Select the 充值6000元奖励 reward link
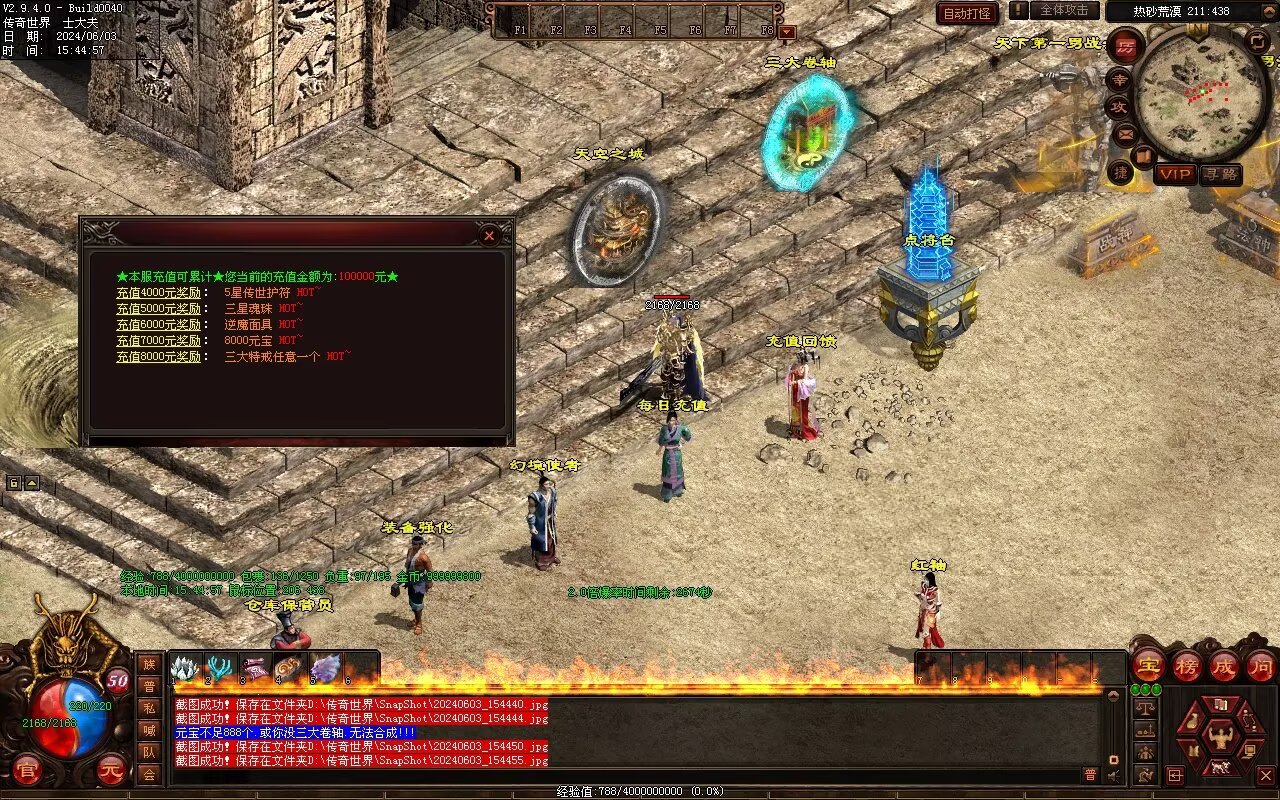 (158, 324)
